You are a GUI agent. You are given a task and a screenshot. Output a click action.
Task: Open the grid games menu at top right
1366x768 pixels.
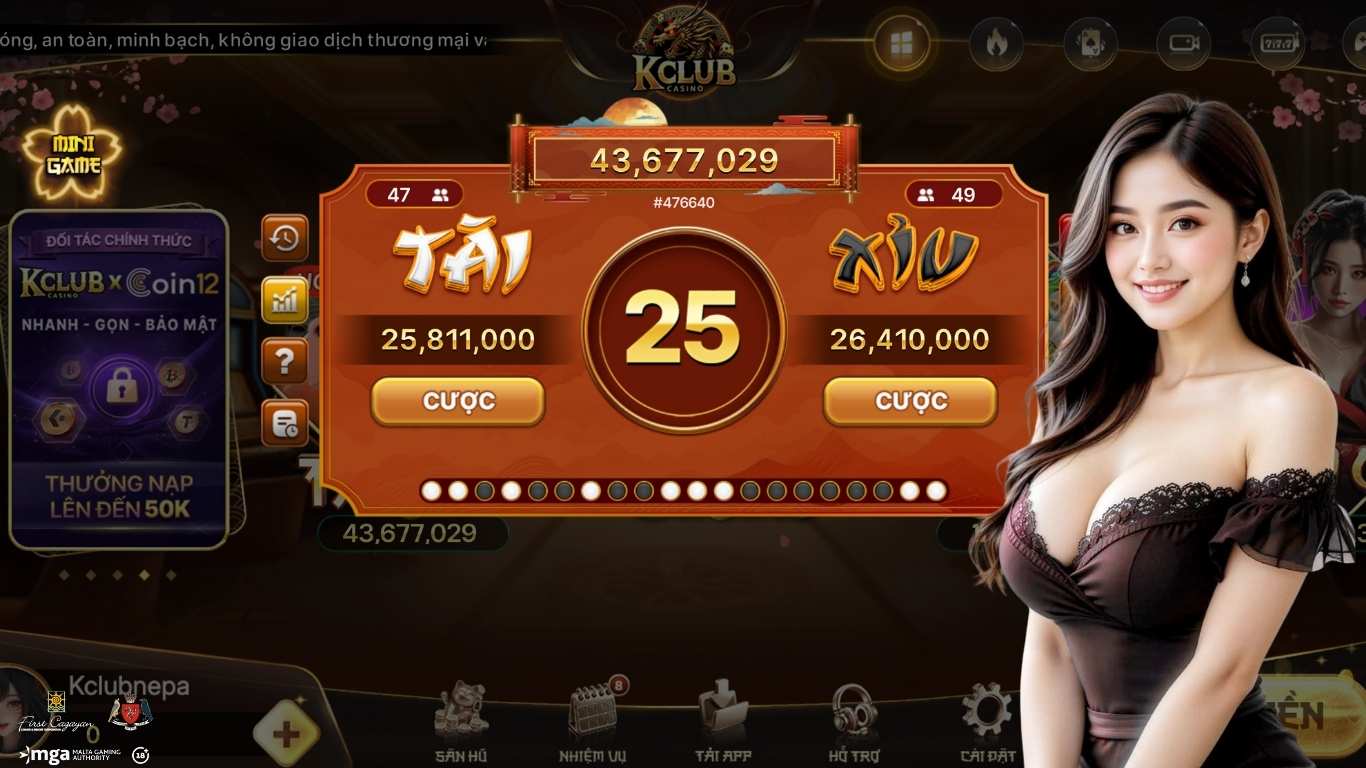[903, 43]
